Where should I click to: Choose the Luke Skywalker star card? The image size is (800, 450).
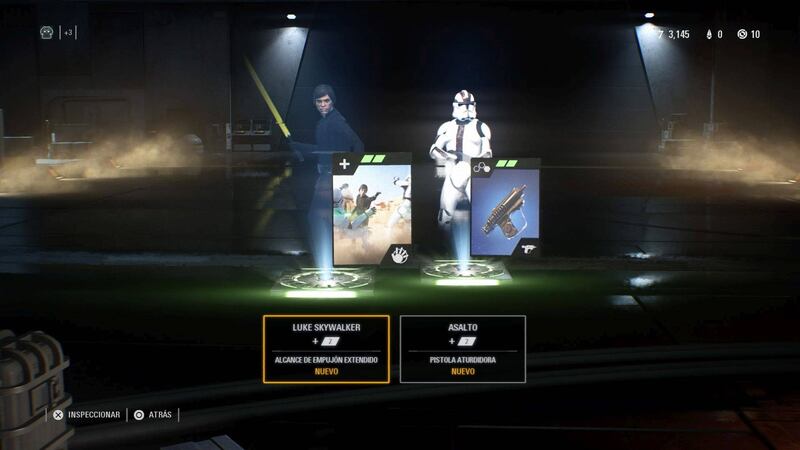[371, 211]
